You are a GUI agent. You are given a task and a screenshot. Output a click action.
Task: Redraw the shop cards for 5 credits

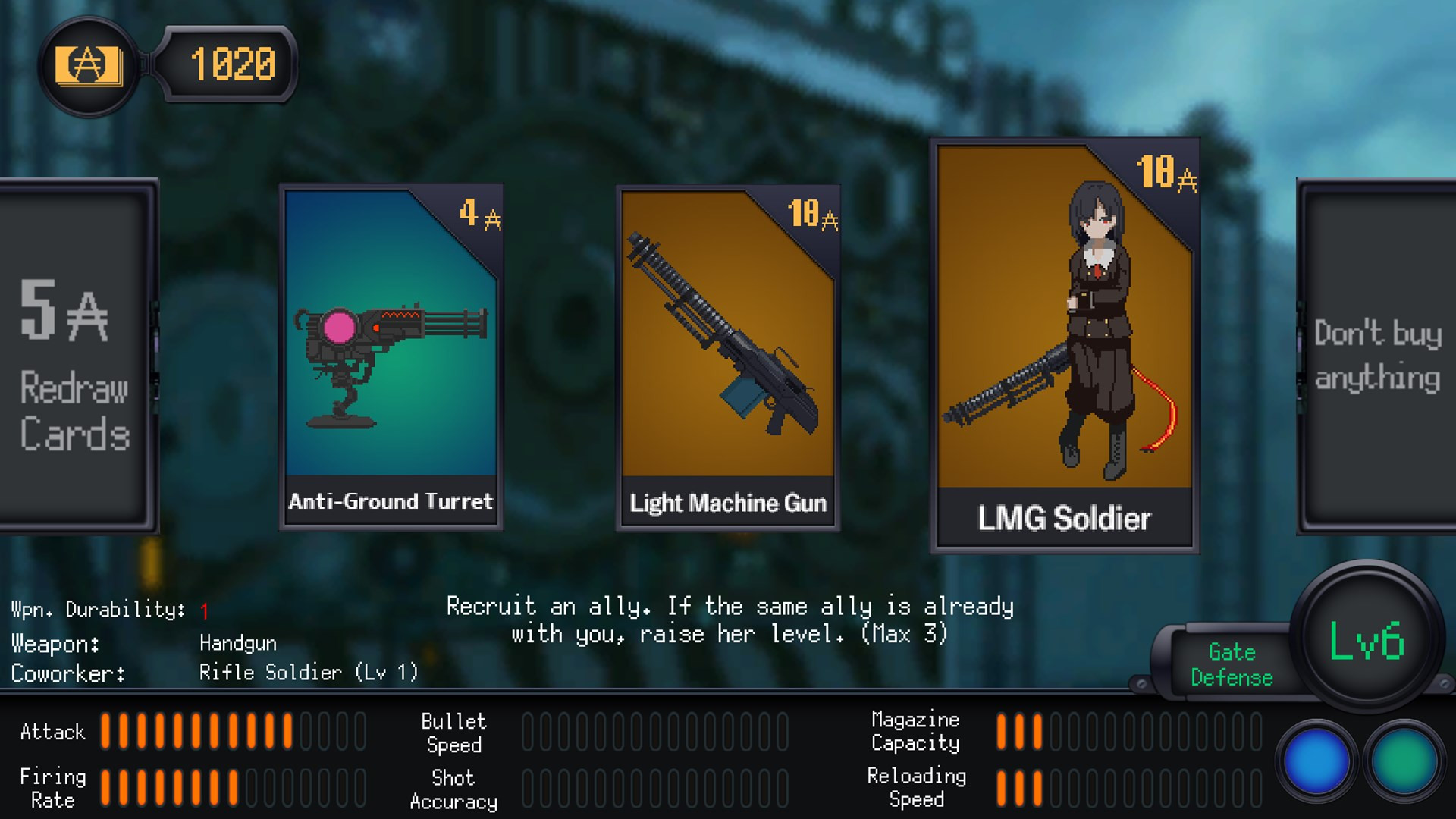tap(76, 356)
